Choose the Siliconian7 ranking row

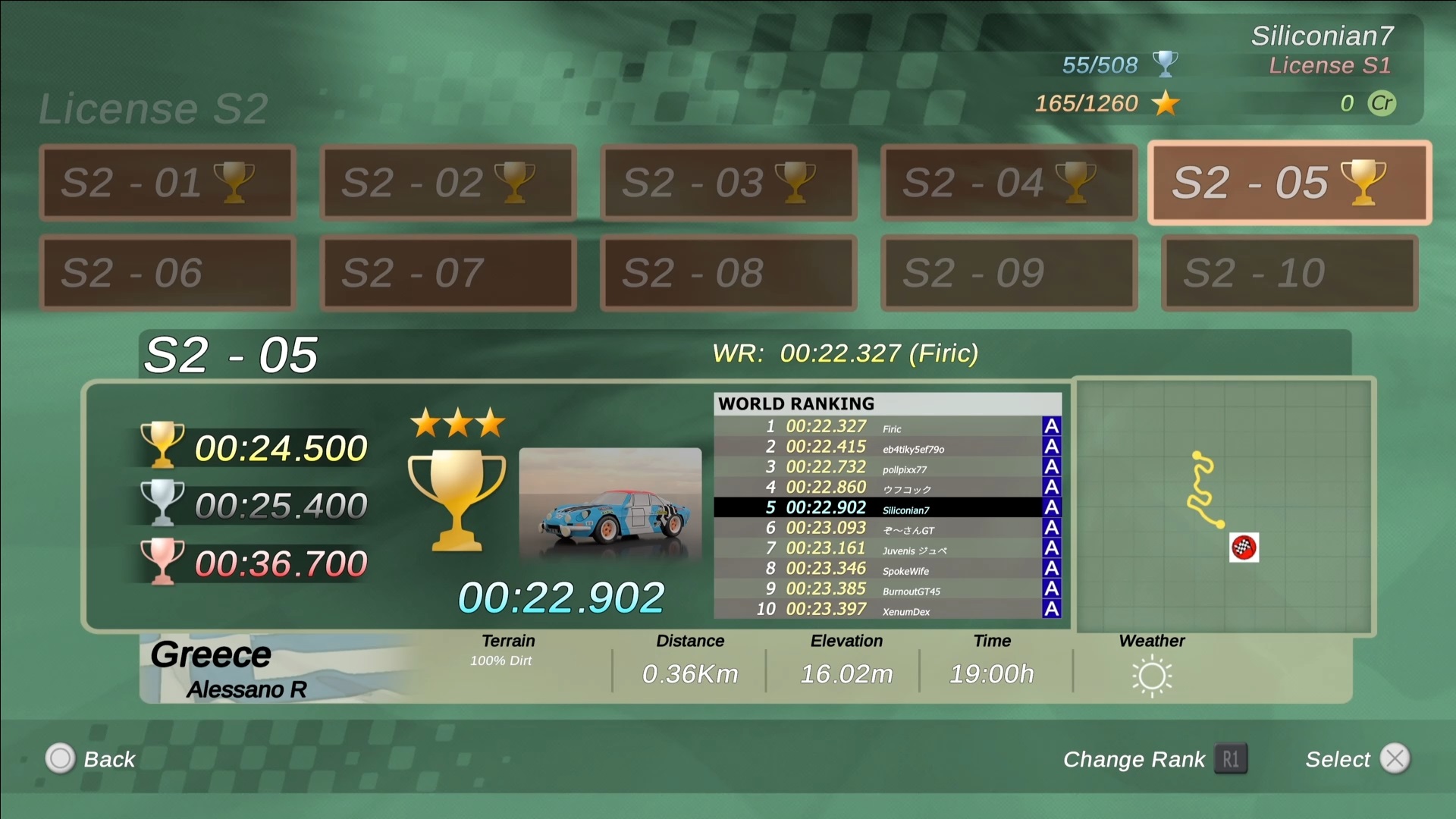click(887, 508)
